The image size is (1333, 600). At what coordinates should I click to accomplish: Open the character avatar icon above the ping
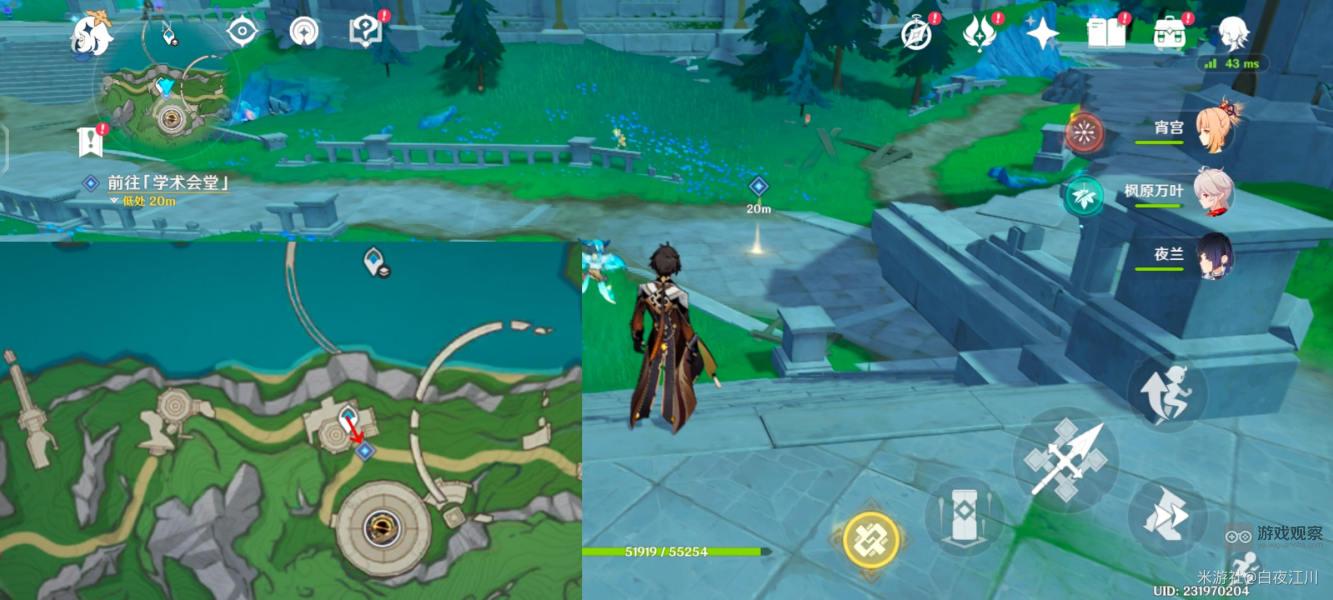point(1232,33)
